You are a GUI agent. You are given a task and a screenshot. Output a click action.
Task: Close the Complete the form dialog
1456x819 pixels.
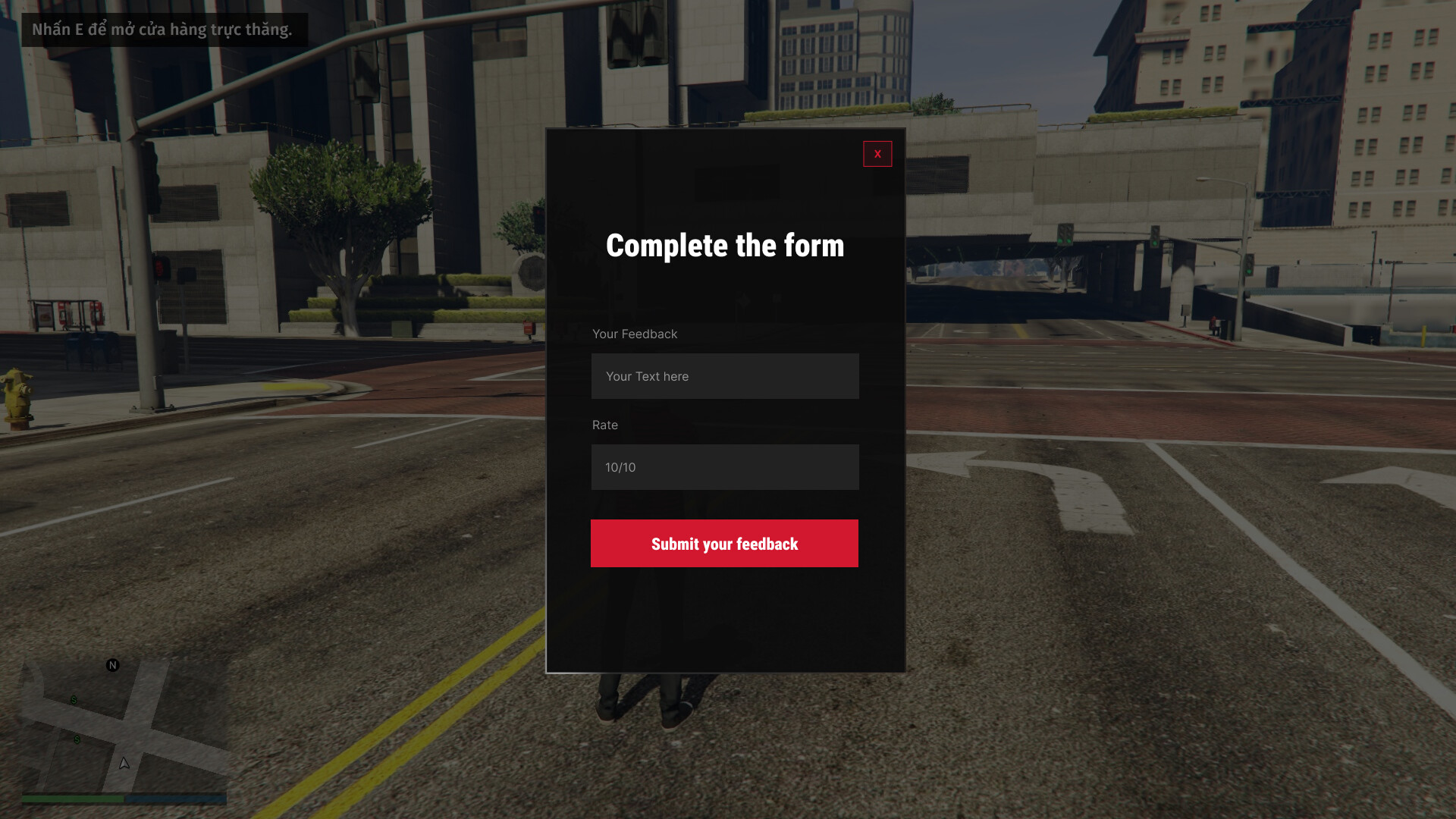click(x=877, y=154)
